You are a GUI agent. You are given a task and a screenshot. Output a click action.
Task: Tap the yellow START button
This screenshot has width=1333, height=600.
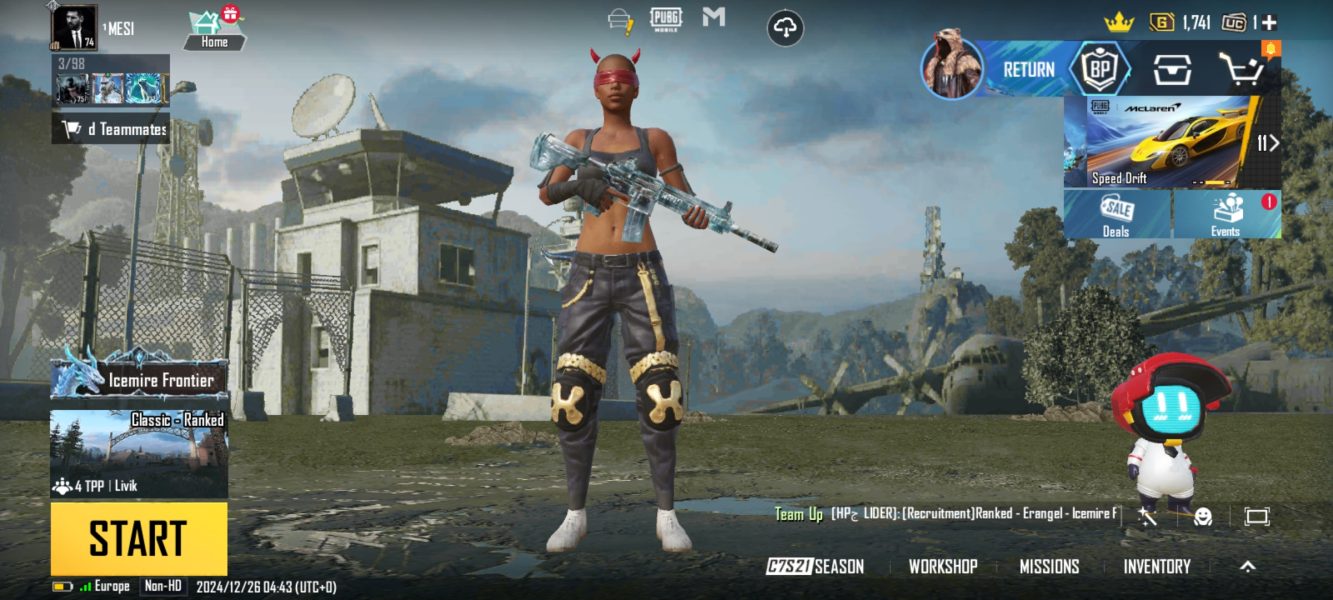click(x=139, y=538)
